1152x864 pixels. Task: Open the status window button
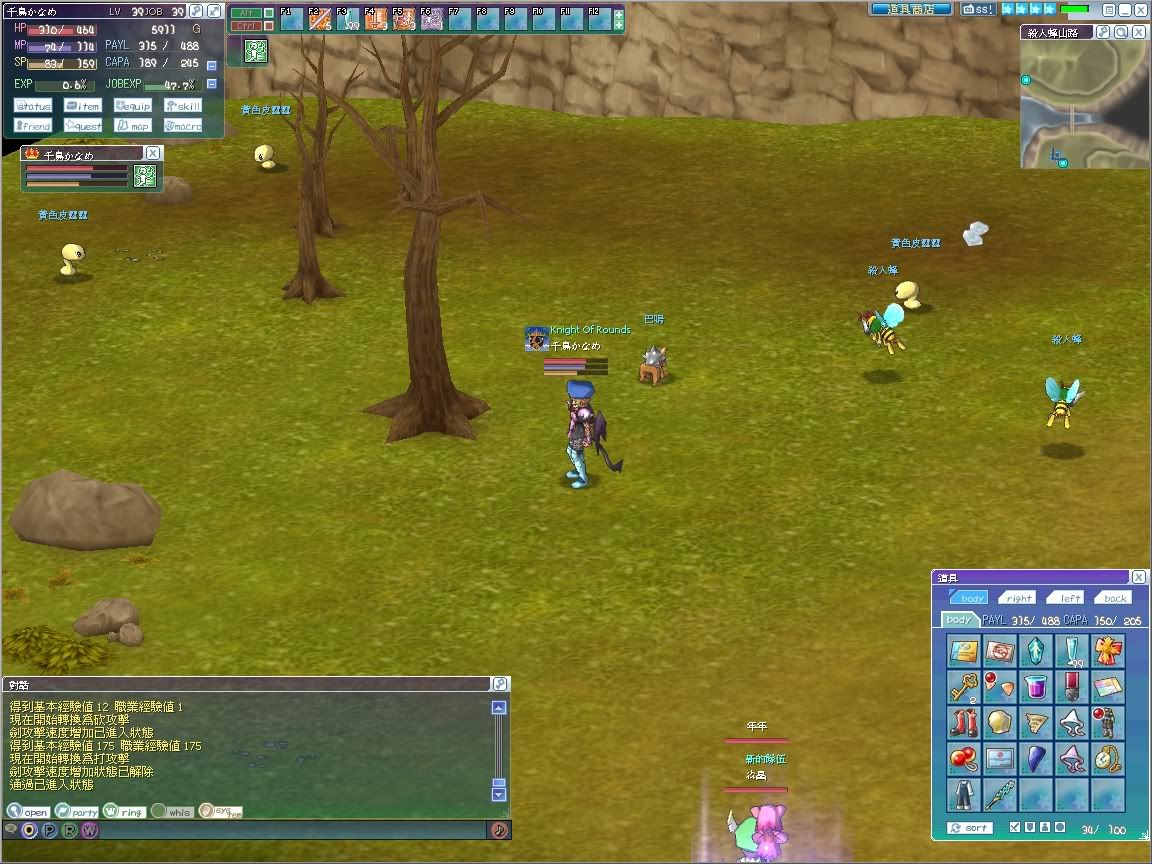point(33,106)
